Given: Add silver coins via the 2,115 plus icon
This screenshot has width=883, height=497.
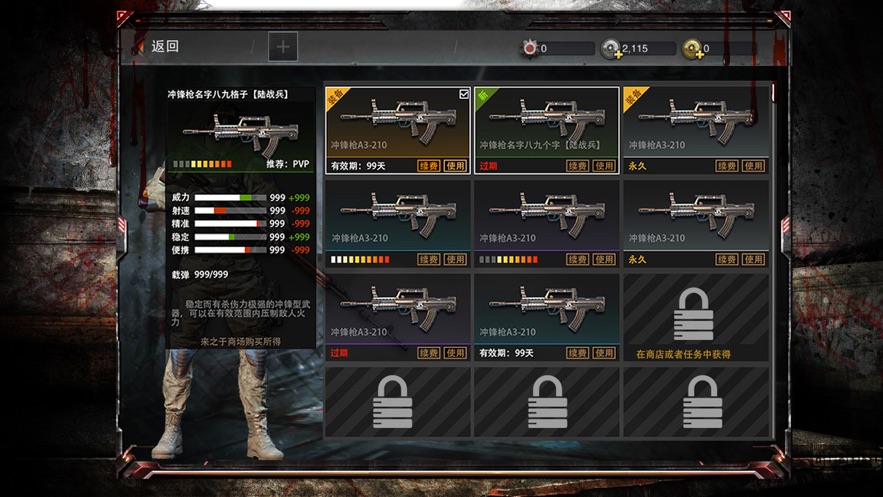Looking at the screenshot, I should [611, 49].
